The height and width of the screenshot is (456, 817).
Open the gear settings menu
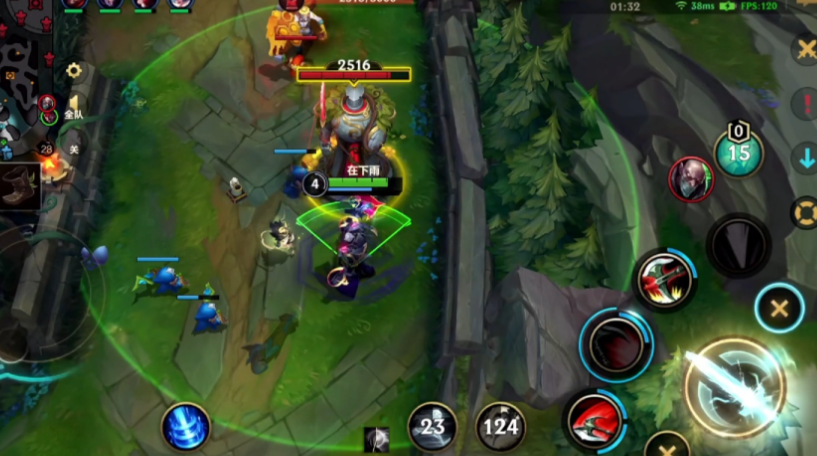point(73,71)
